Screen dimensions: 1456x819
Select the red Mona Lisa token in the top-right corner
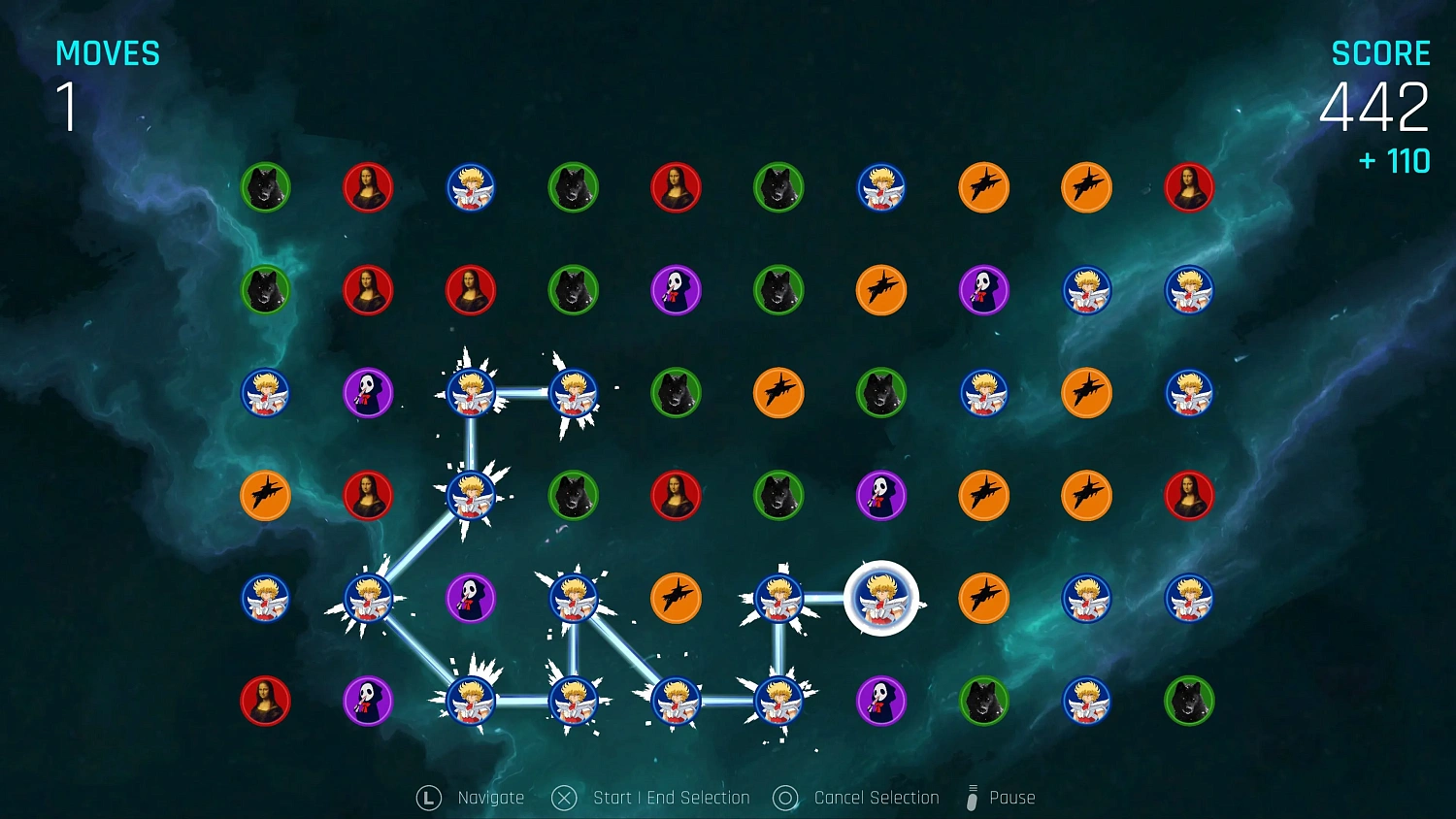click(1189, 187)
